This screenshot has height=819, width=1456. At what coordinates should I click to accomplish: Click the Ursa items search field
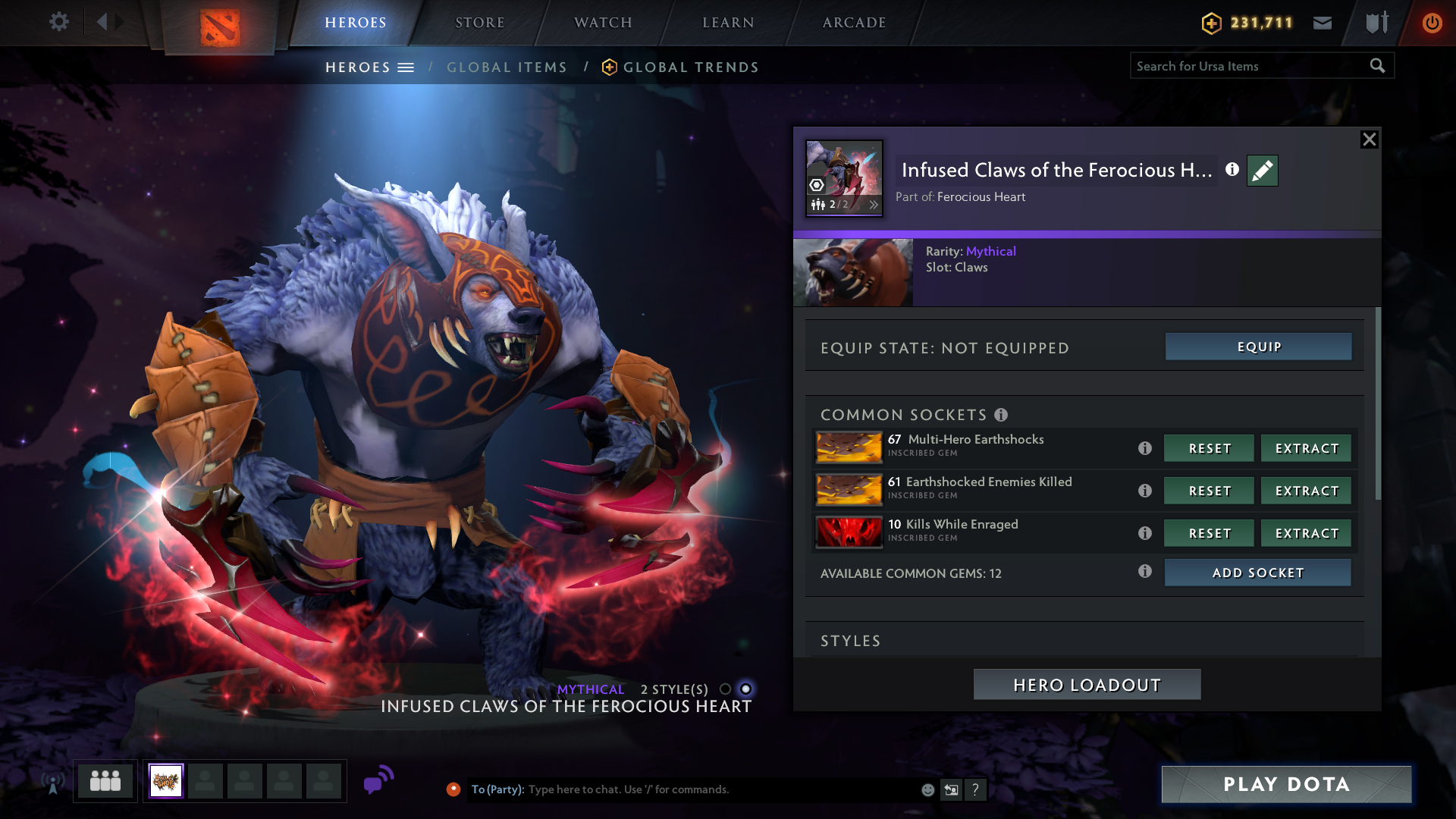pos(1250,66)
